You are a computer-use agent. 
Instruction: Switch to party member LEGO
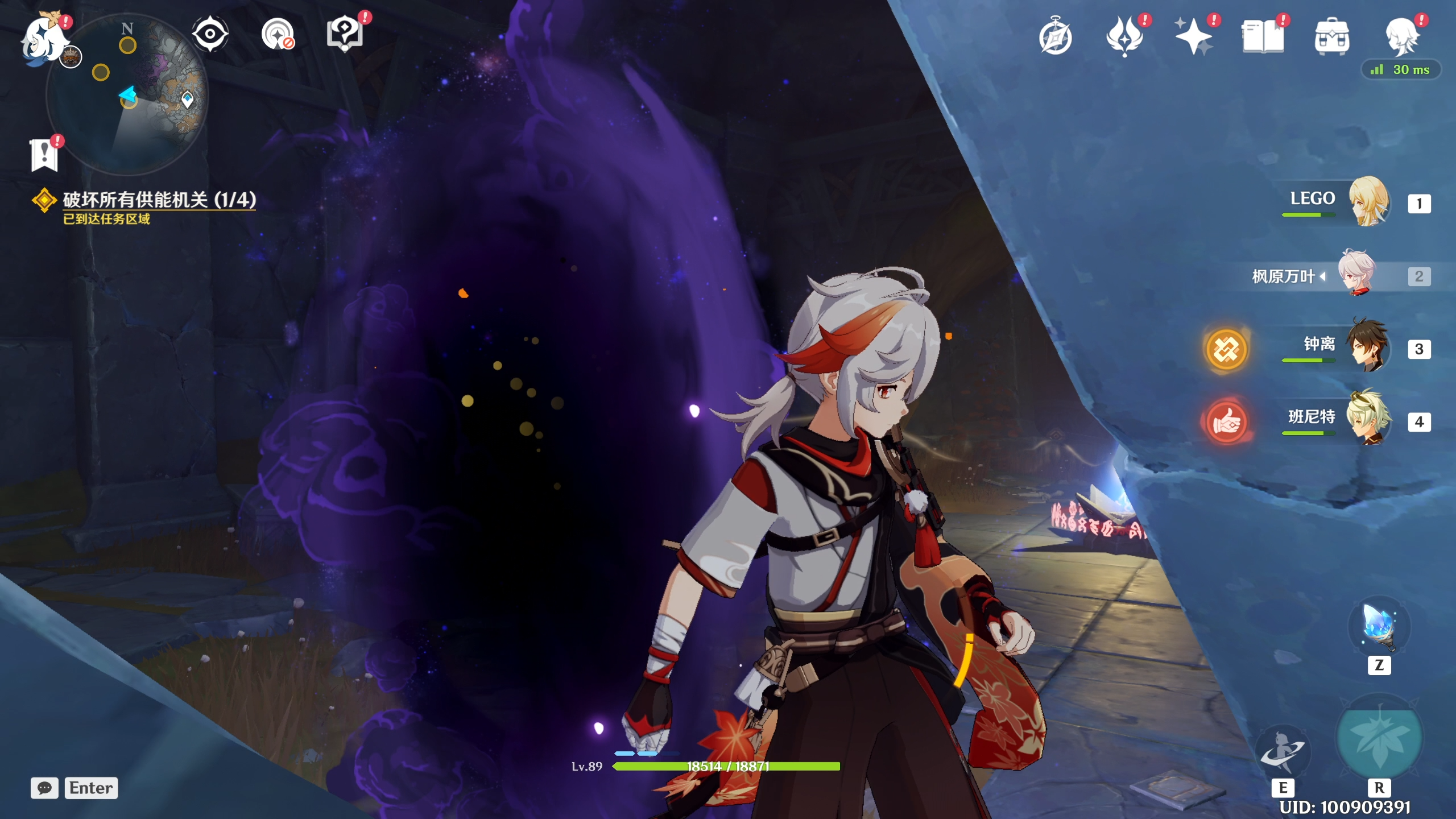coord(1368,201)
